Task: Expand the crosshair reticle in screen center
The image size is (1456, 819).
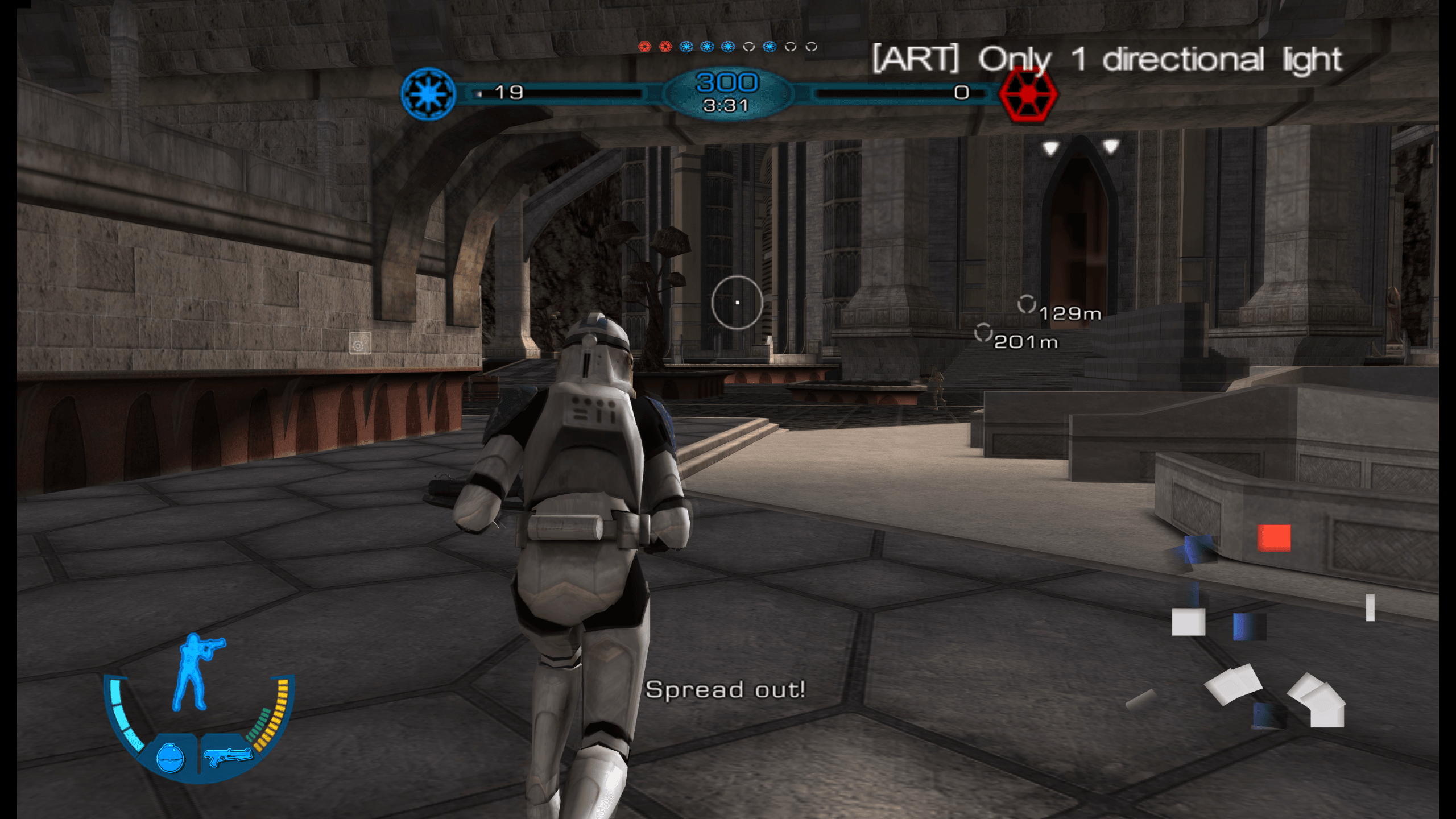Action: (x=737, y=301)
